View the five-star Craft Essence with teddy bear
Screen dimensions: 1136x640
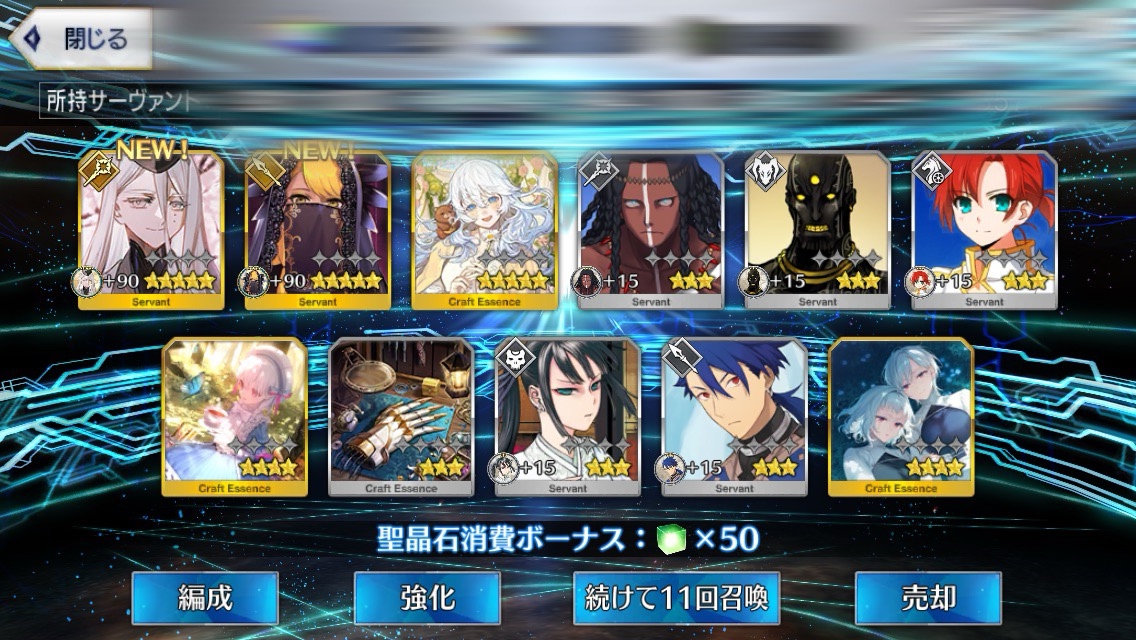tap(485, 230)
